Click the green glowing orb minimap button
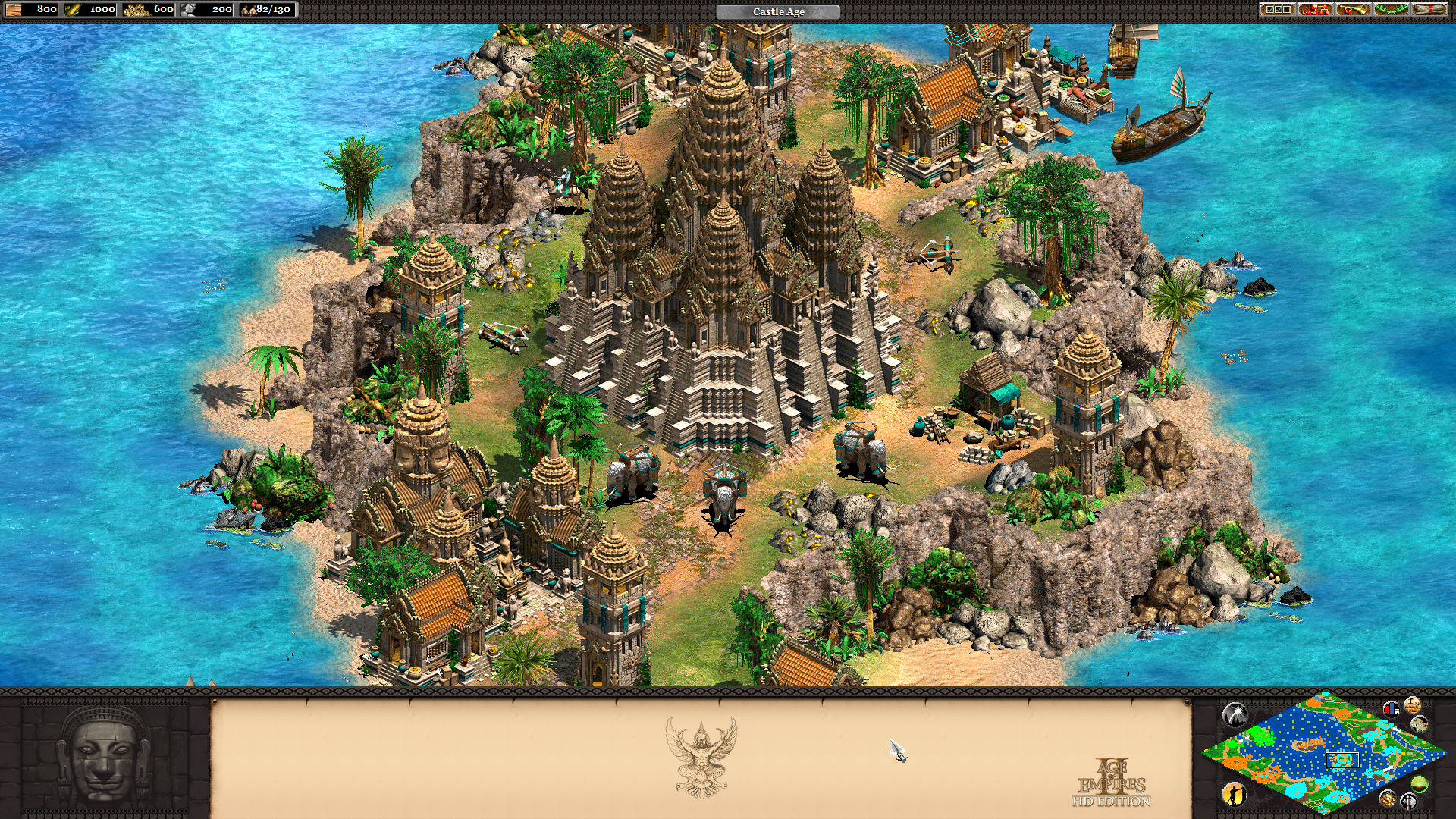 tap(1420, 784)
